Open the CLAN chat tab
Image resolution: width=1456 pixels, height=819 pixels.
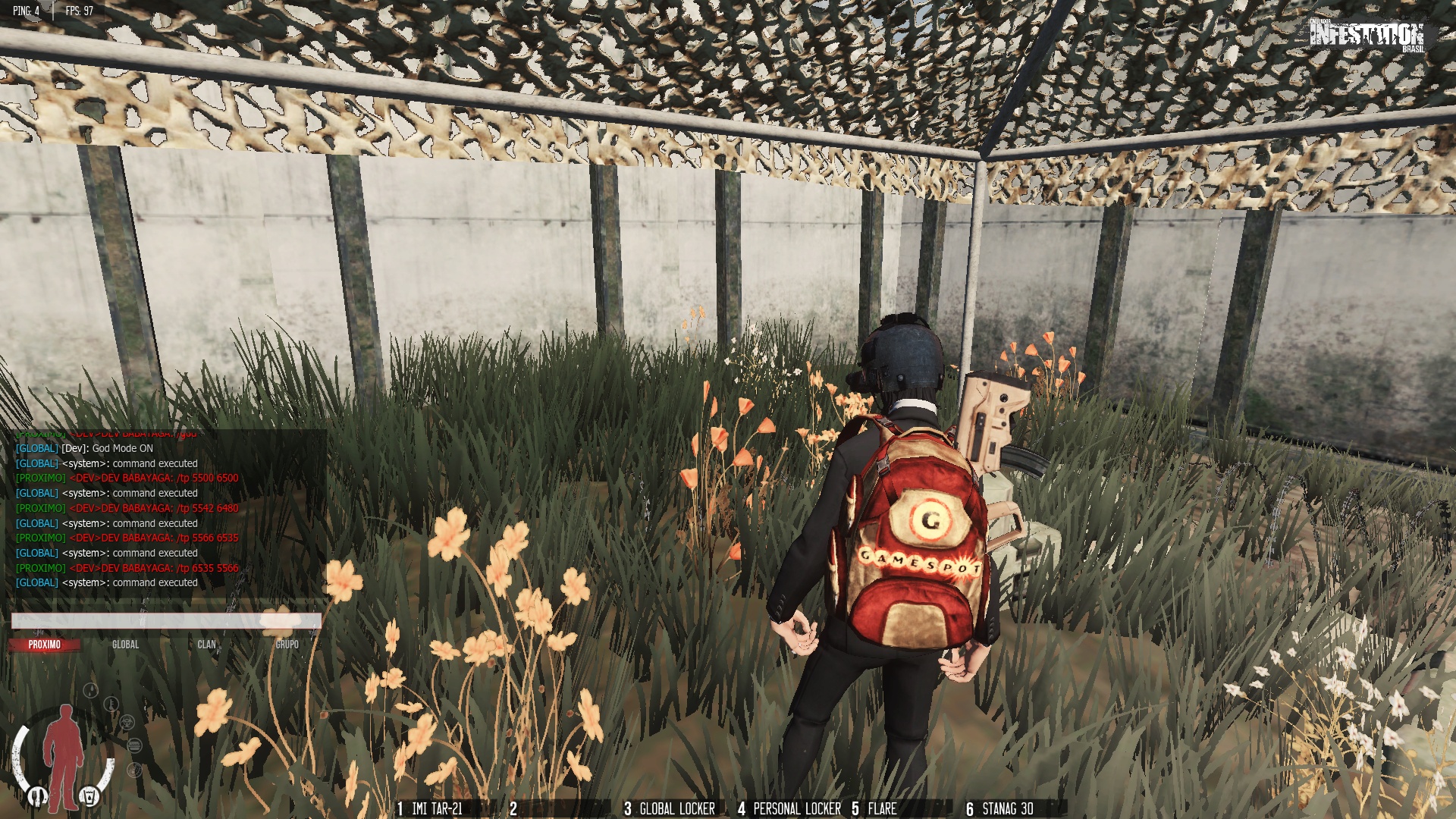206,645
